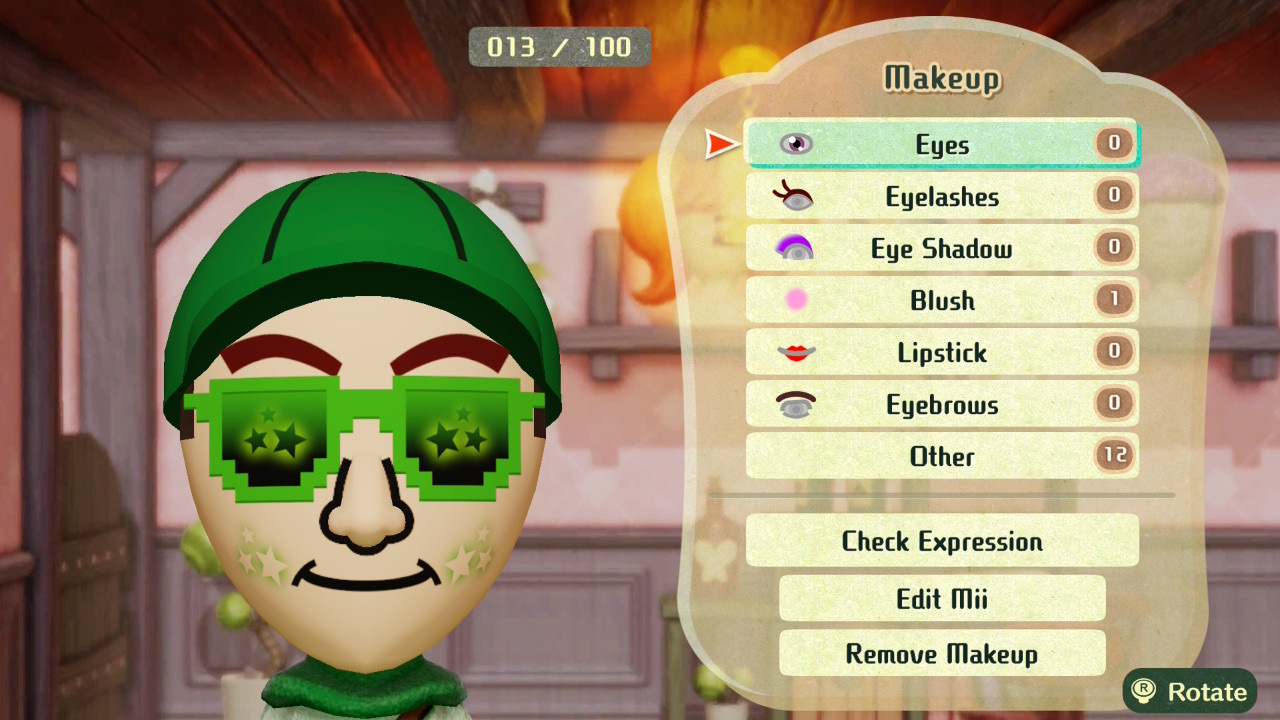
Task: Click the Remove Makeup button
Action: pos(941,654)
